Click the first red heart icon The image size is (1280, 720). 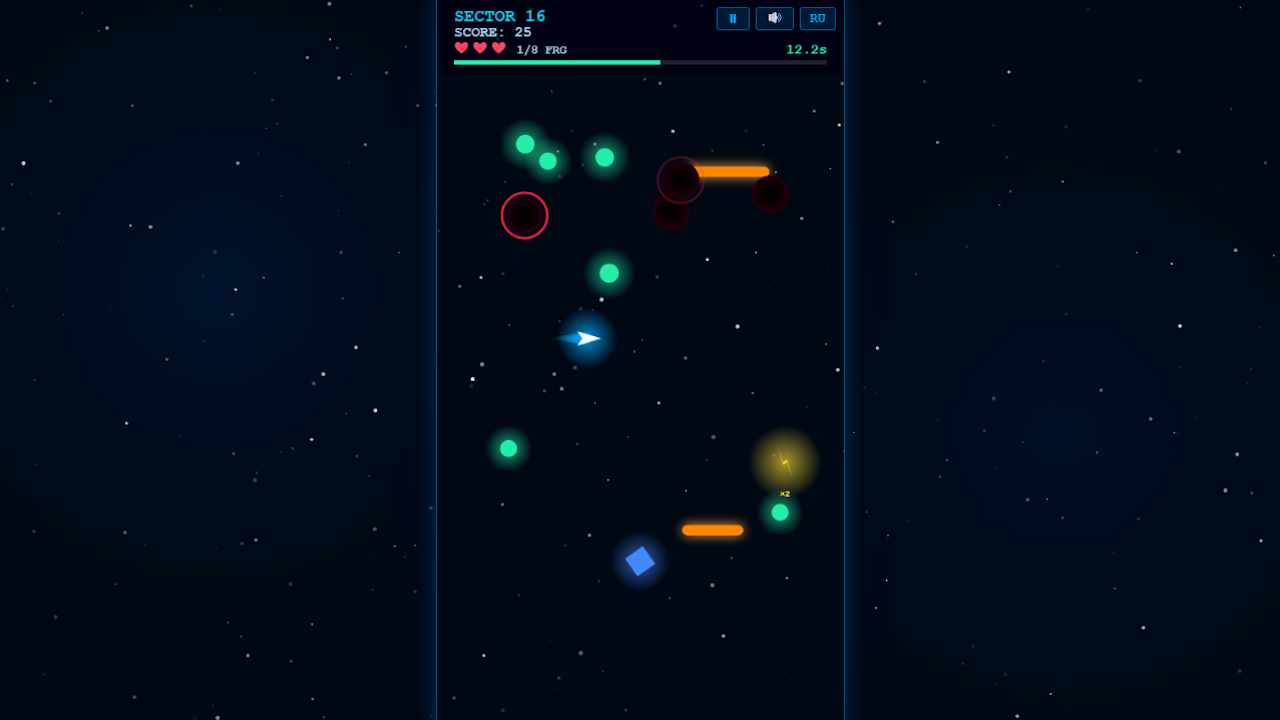tap(461, 47)
